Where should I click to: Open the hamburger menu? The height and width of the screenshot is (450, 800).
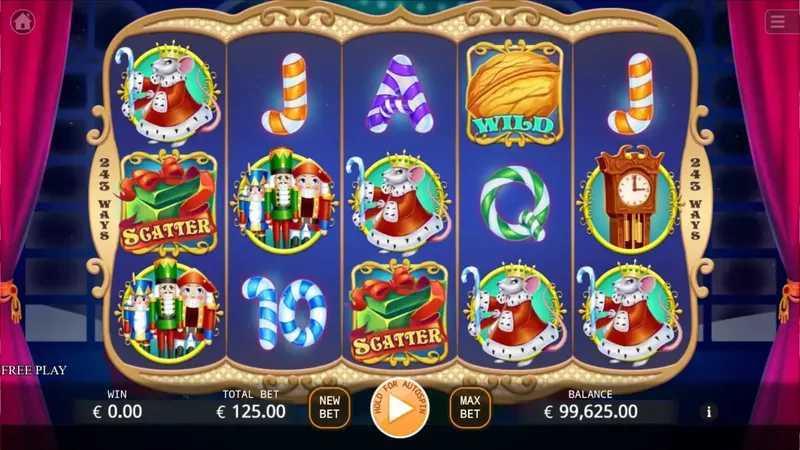click(780, 22)
